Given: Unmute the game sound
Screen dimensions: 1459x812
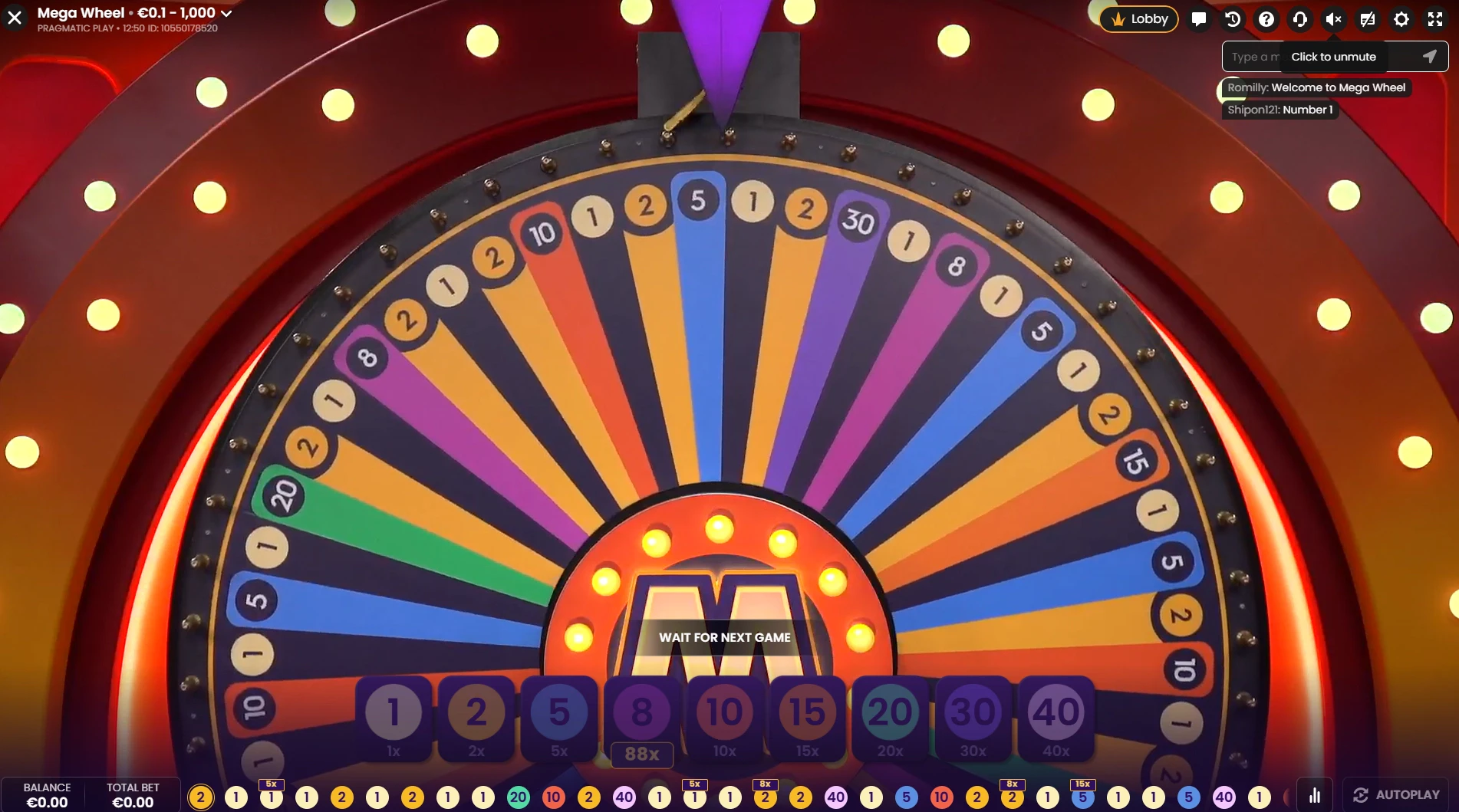Looking at the screenshot, I should [1334, 19].
